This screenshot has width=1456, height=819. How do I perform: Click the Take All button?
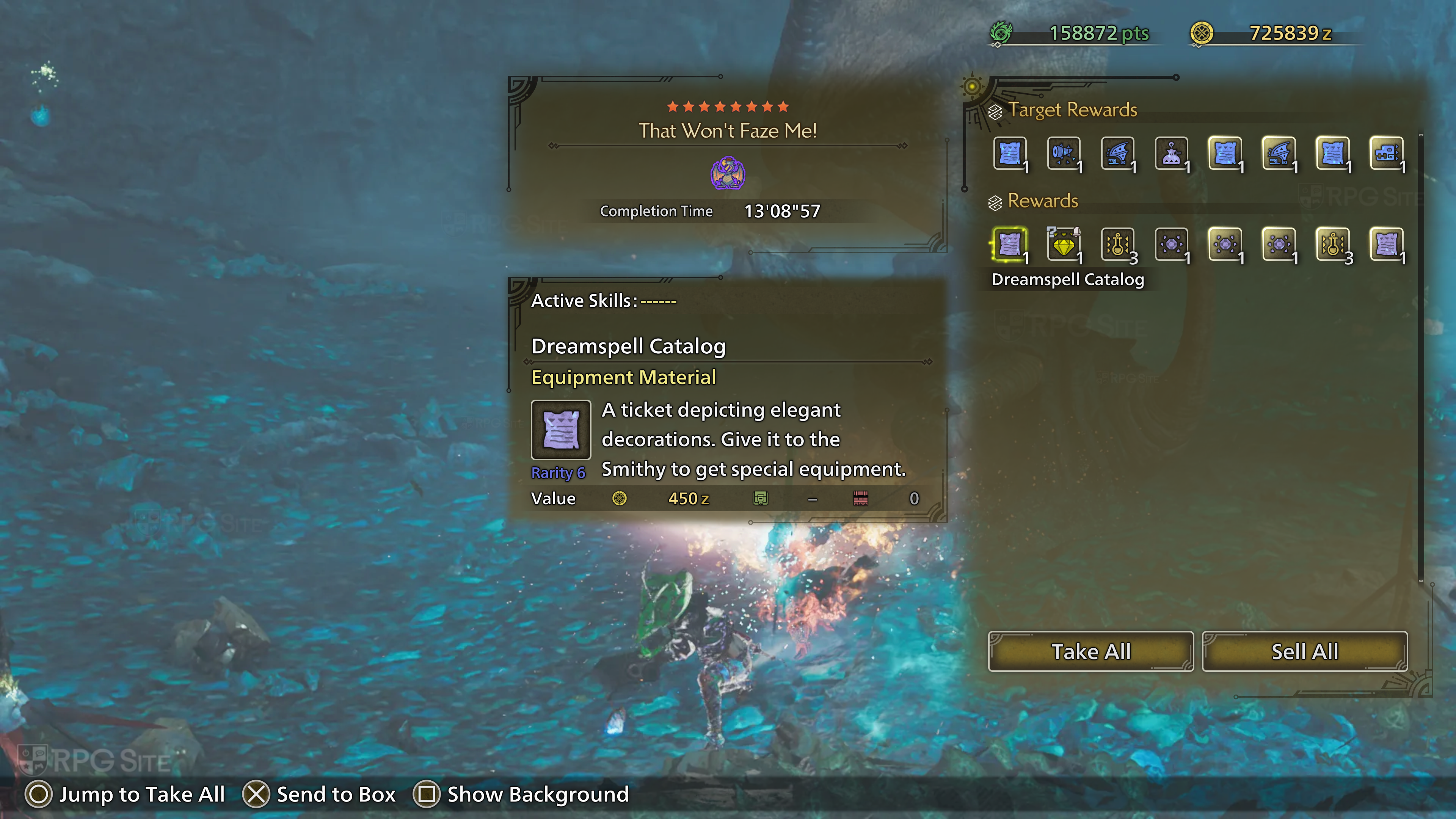[x=1090, y=652]
